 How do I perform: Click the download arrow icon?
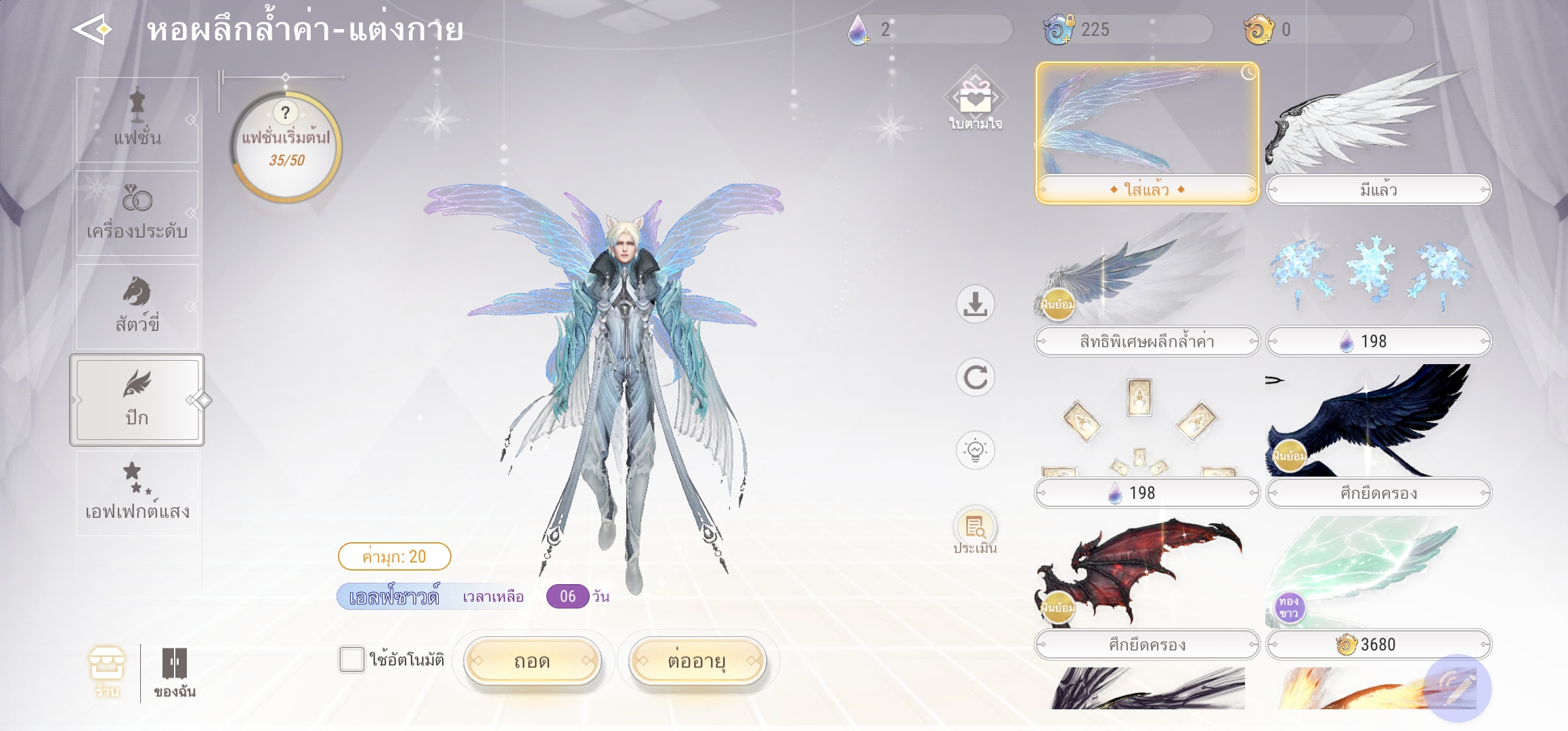click(975, 304)
